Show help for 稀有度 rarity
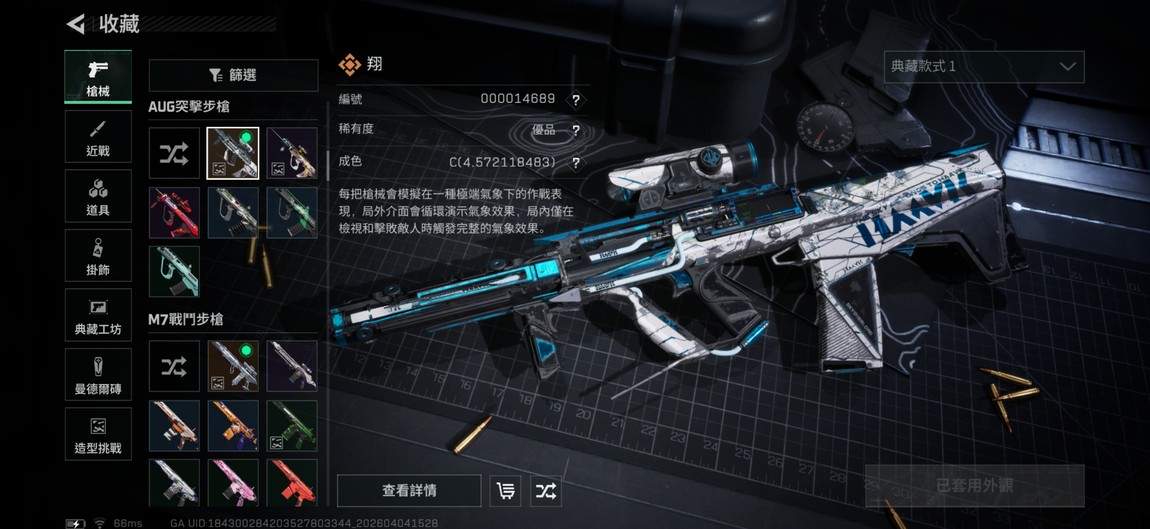This screenshot has width=1150, height=529. pos(576,131)
